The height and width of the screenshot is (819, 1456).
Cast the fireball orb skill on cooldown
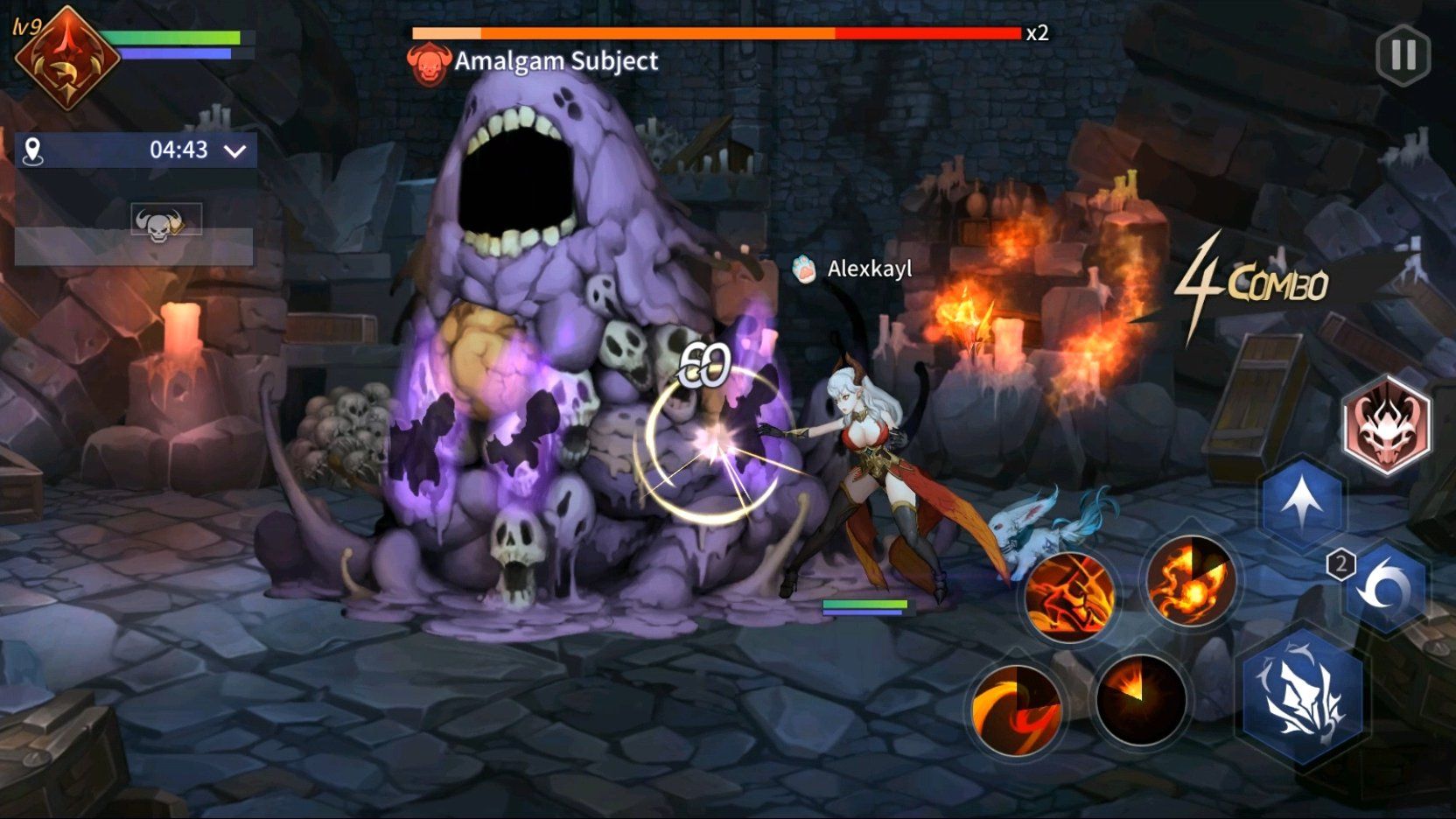1190,579
